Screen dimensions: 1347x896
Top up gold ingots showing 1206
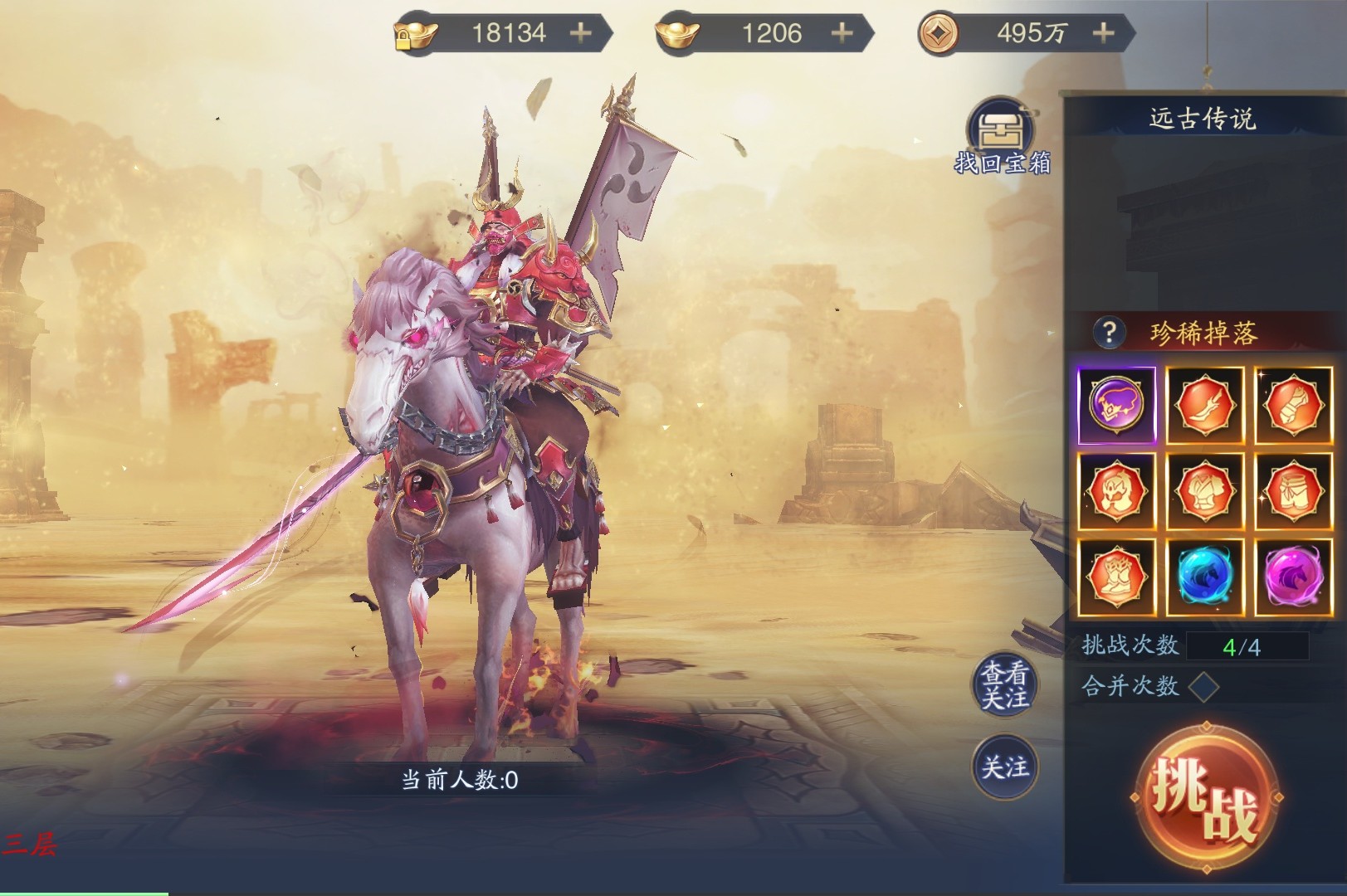tap(842, 33)
